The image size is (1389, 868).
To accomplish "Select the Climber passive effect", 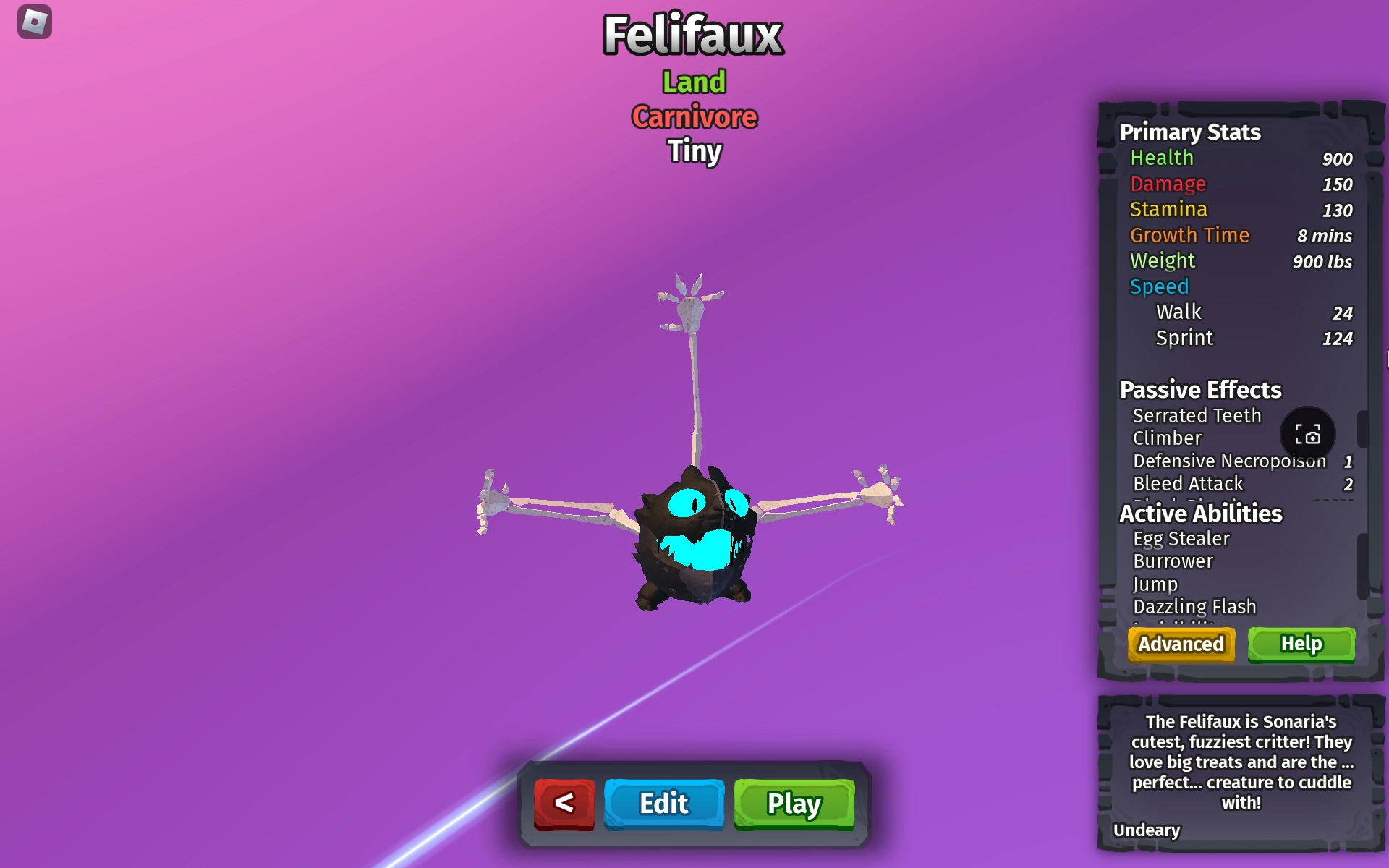I will [x=1165, y=438].
